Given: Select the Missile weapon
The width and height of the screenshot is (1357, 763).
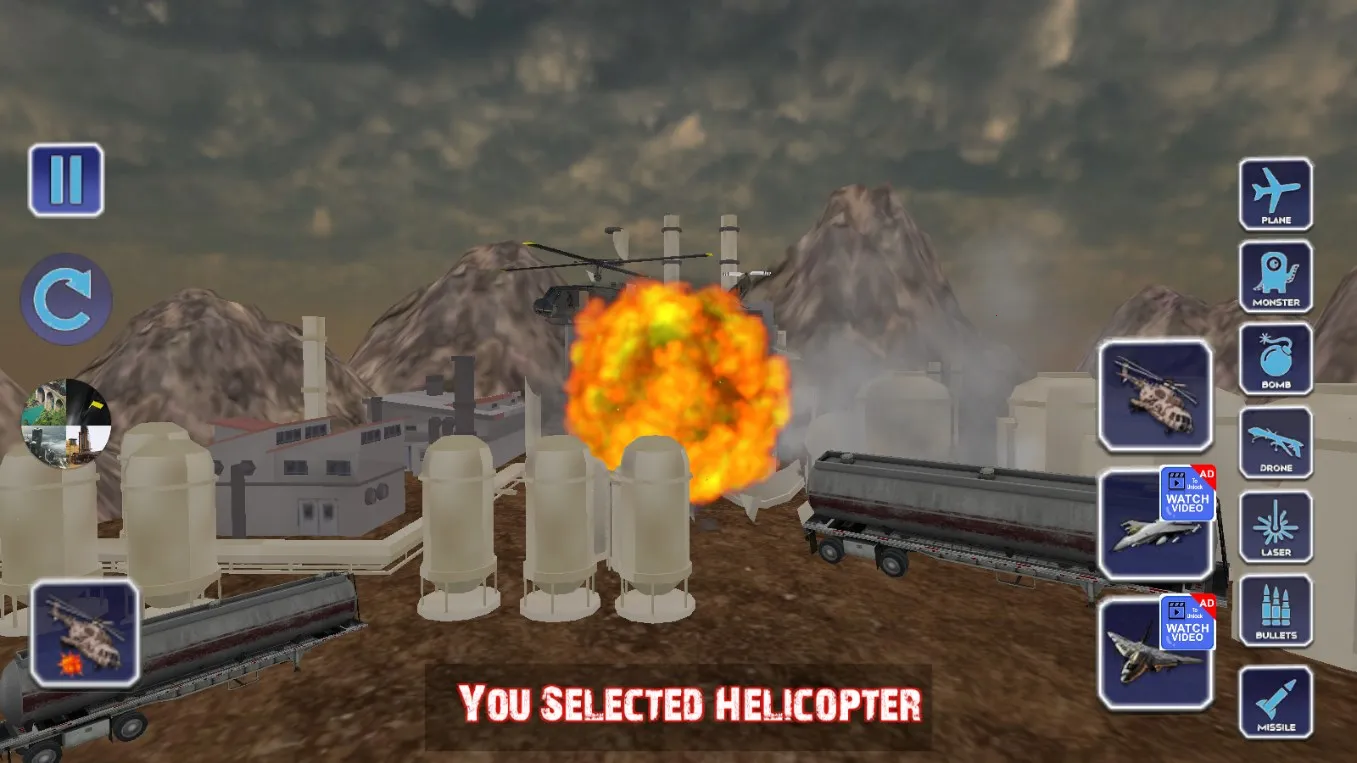Looking at the screenshot, I should tap(1276, 702).
